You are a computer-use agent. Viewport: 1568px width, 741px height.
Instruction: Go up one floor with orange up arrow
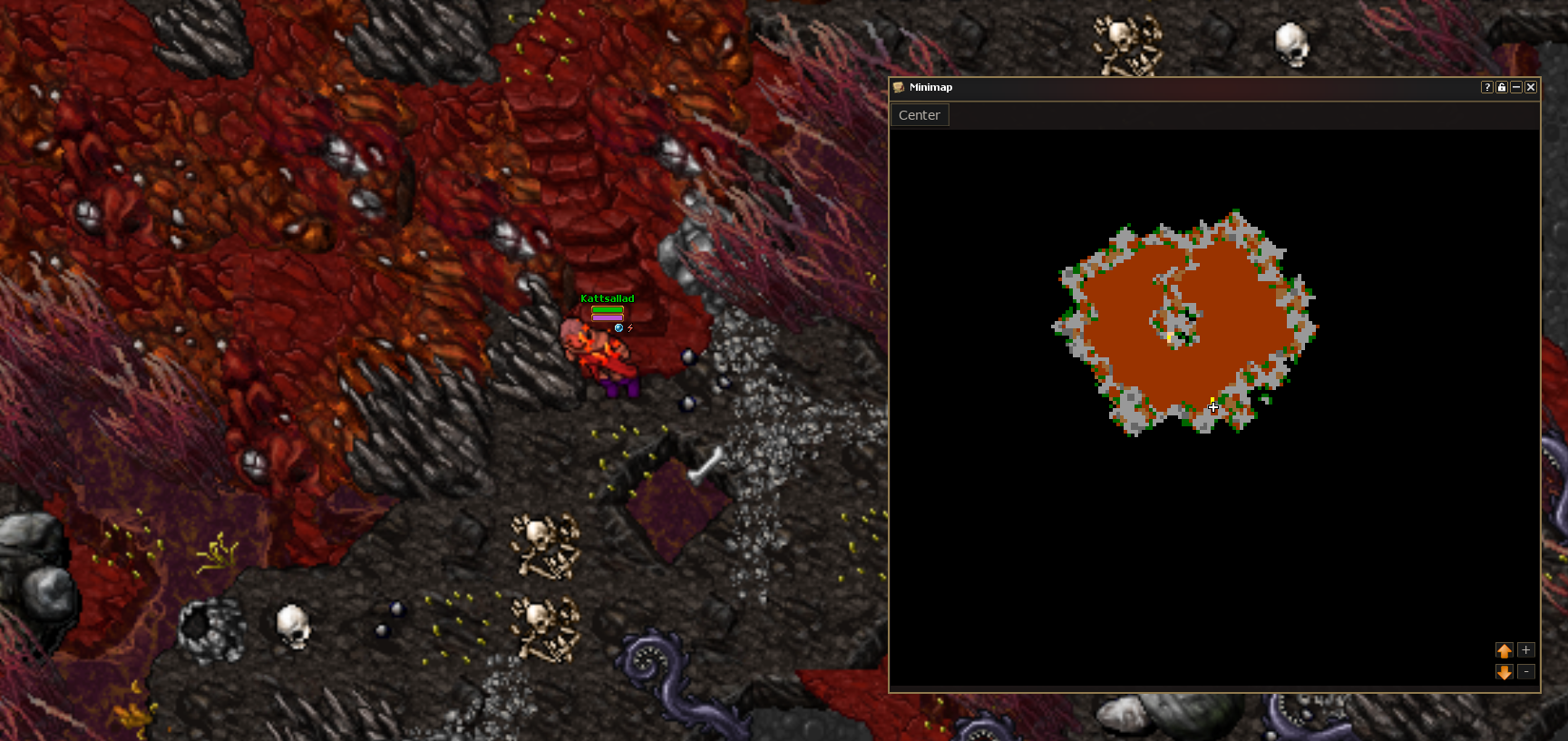(1505, 650)
